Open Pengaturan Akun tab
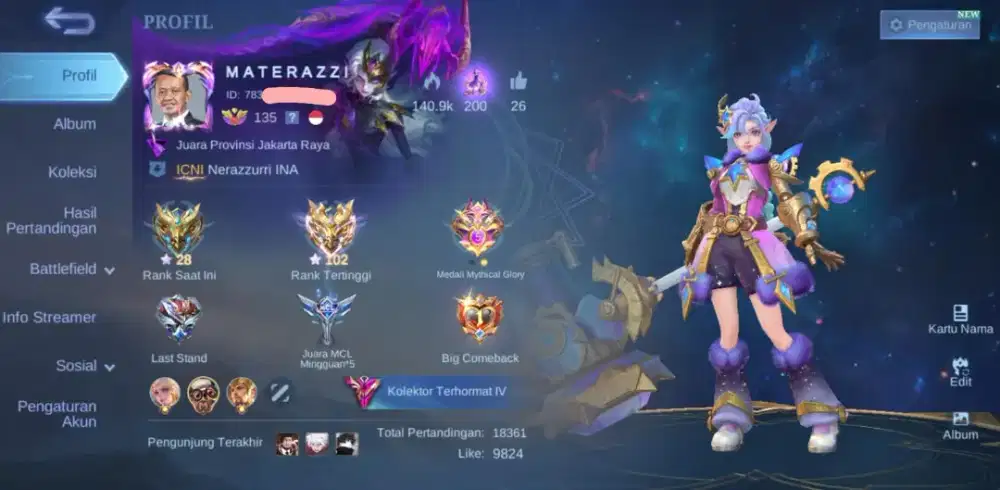 [57, 414]
